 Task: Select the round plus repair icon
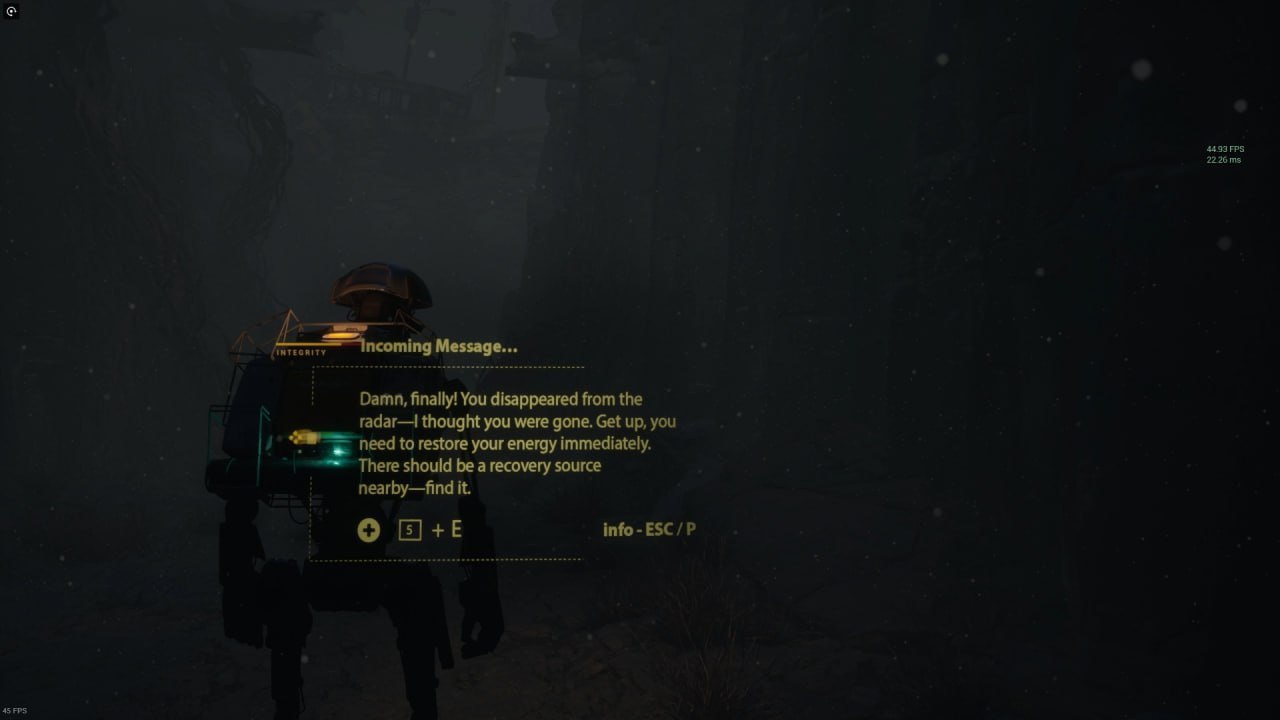coord(369,530)
